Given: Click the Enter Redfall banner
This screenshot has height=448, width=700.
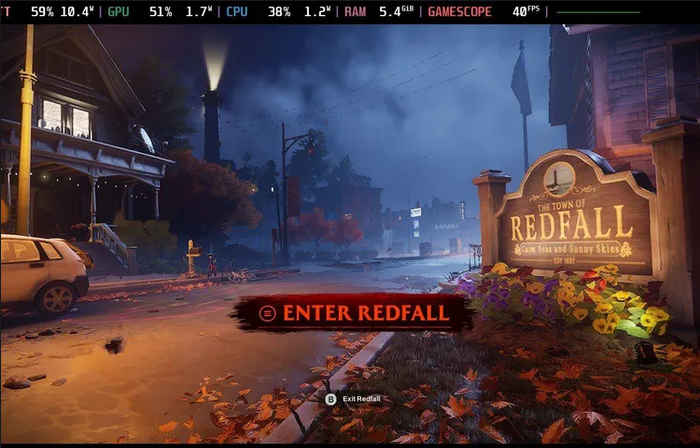Looking at the screenshot, I should [x=355, y=313].
